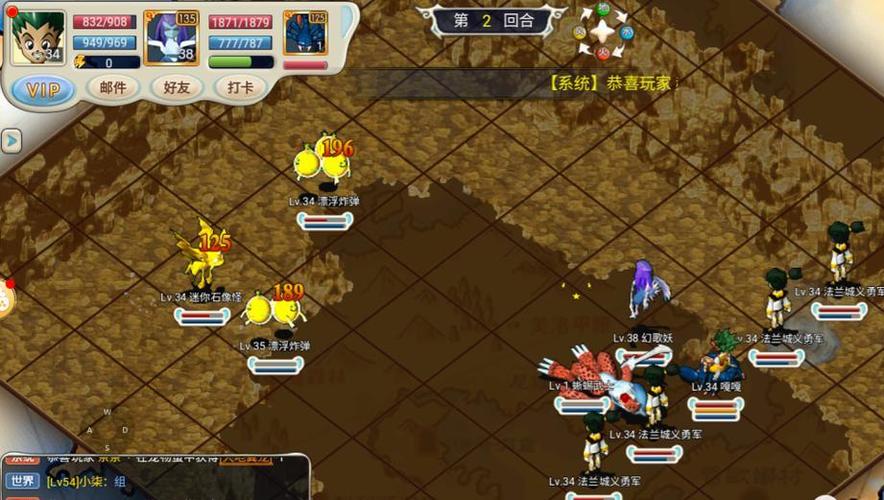884x500 pixels.
Task: Open the VIP menu
Action: (43, 90)
